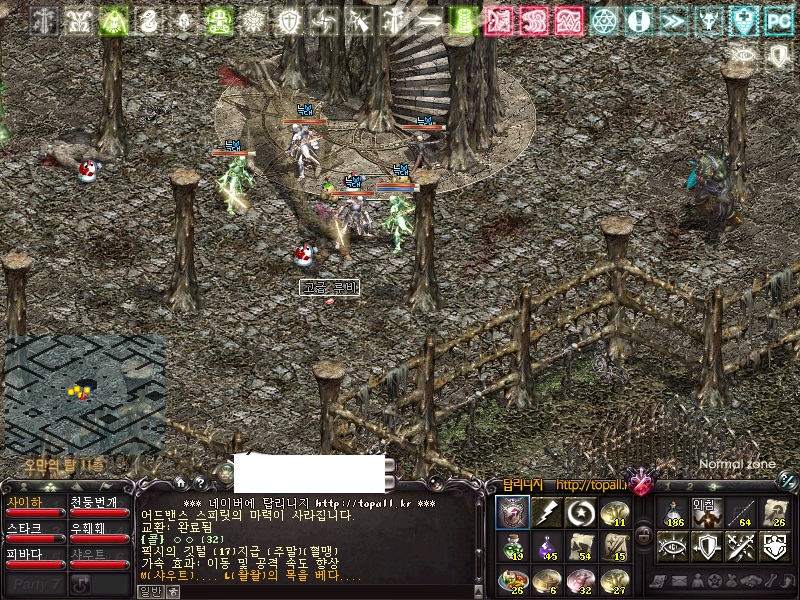
Task: Select the arrow stack of 64
Action: click(740, 512)
